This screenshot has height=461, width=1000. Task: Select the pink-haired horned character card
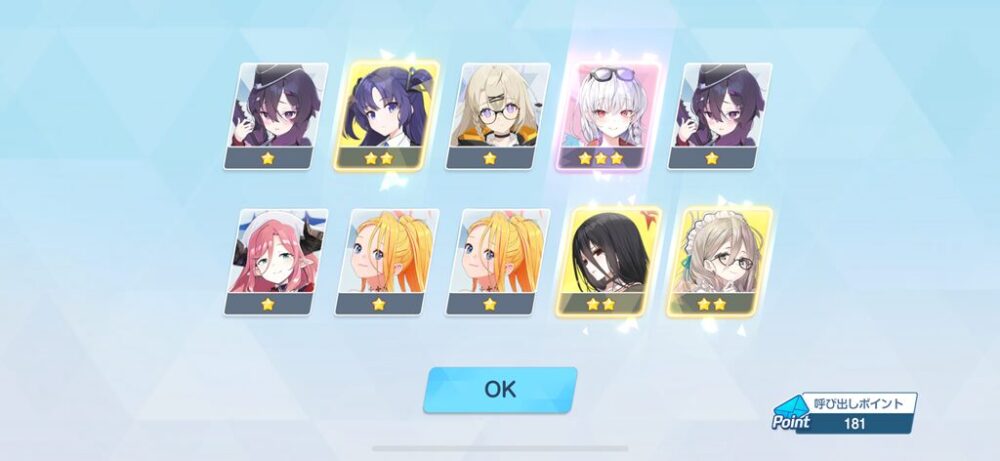[x=277, y=261]
